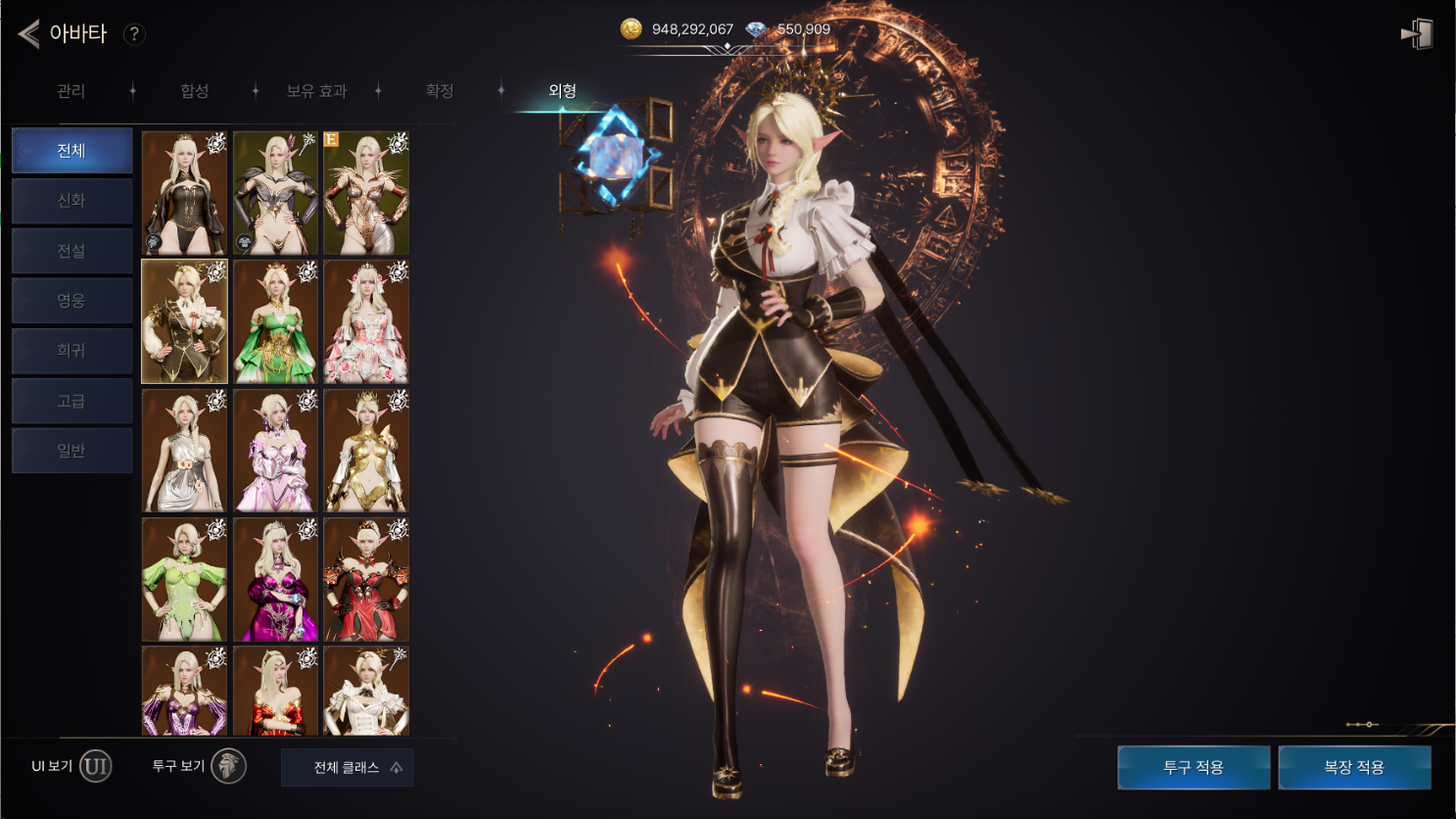This screenshot has width=1456, height=819.
Task: Choose the 신화 grade filter
Action: (71, 201)
